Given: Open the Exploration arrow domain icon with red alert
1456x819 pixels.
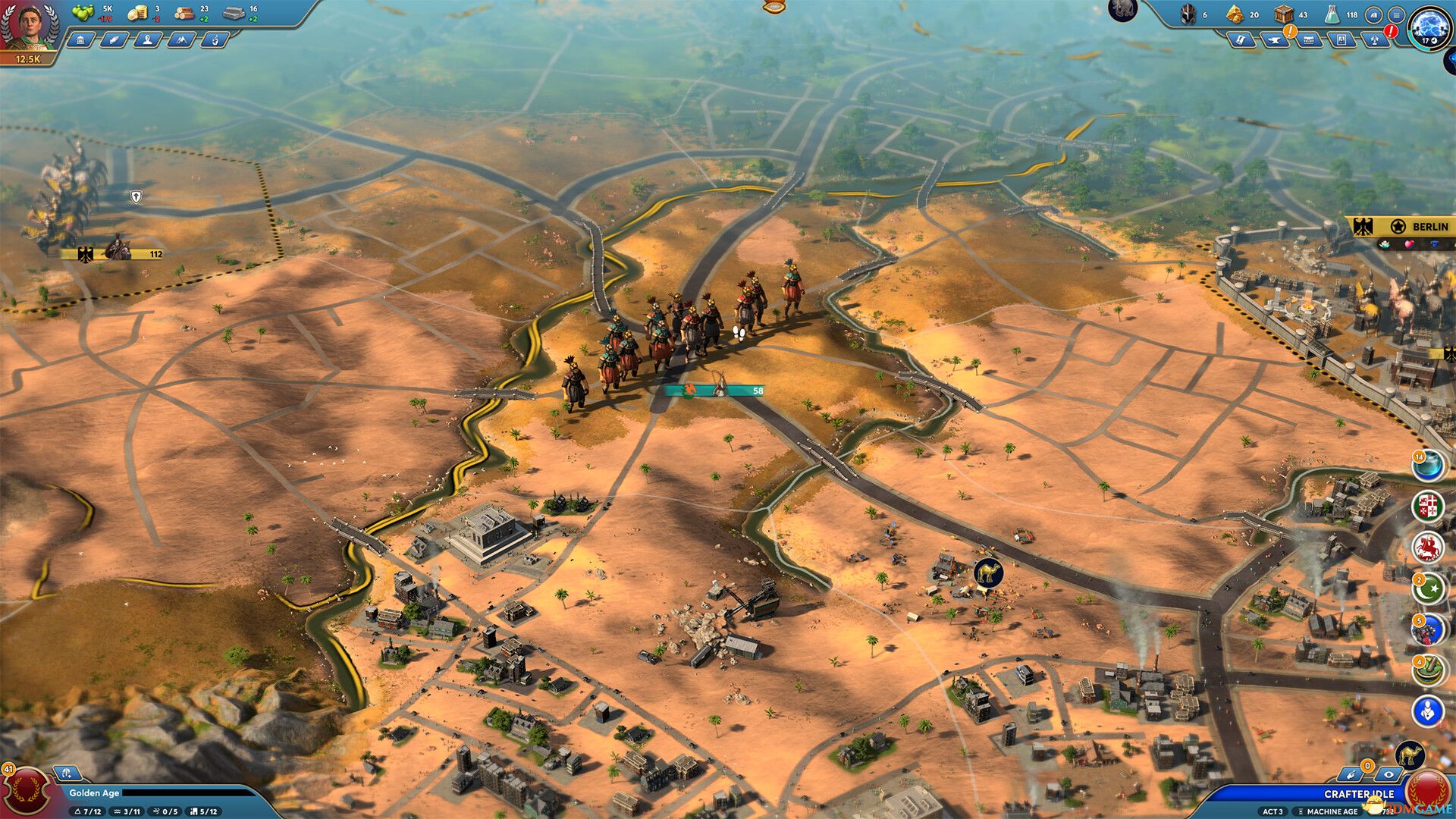Looking at the screenshot, I should coord(1374,39).
